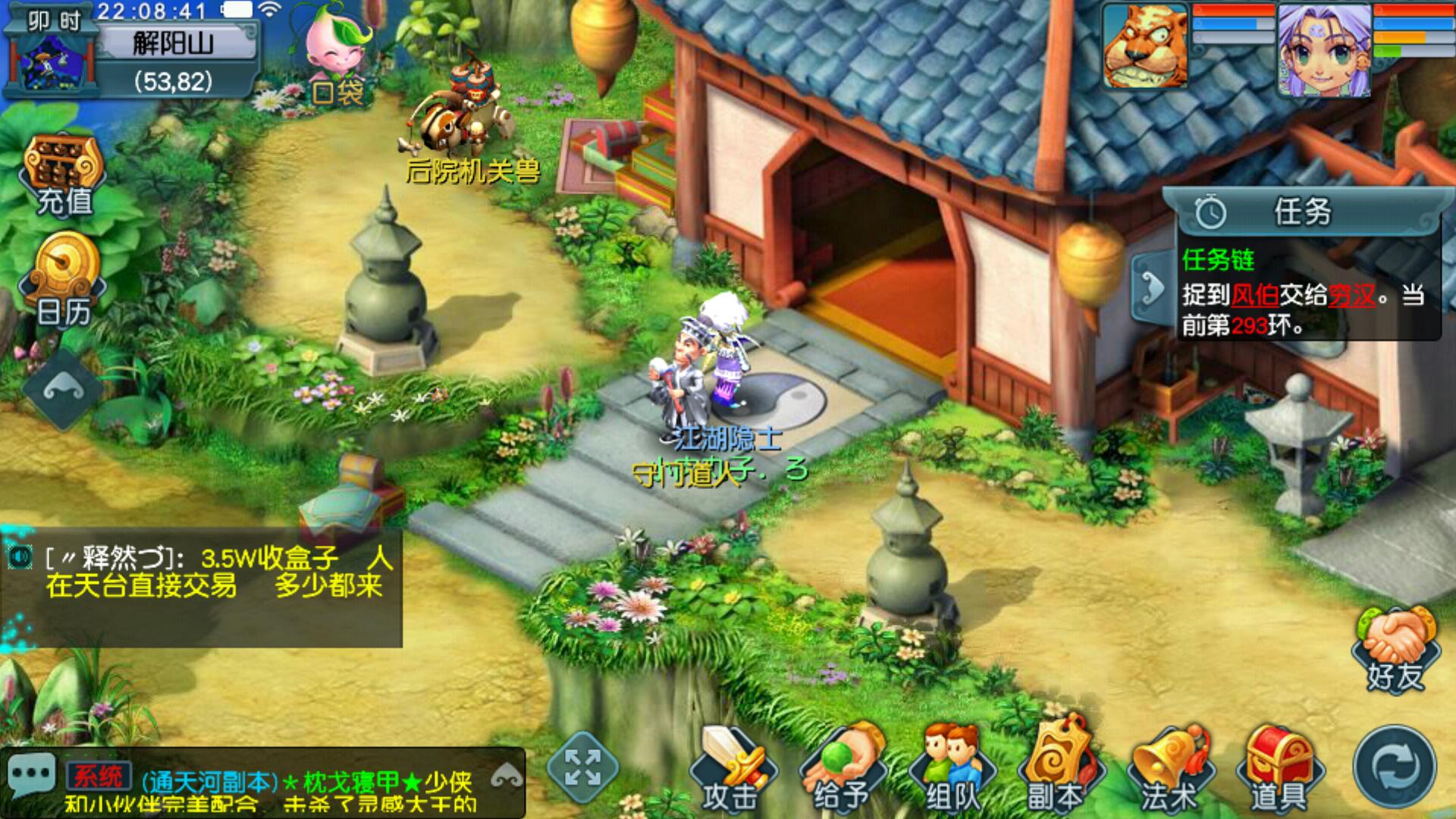Screen dimensions: 1456x819
Task: Open the 道具 items inventory
Action: (1279, 770)
